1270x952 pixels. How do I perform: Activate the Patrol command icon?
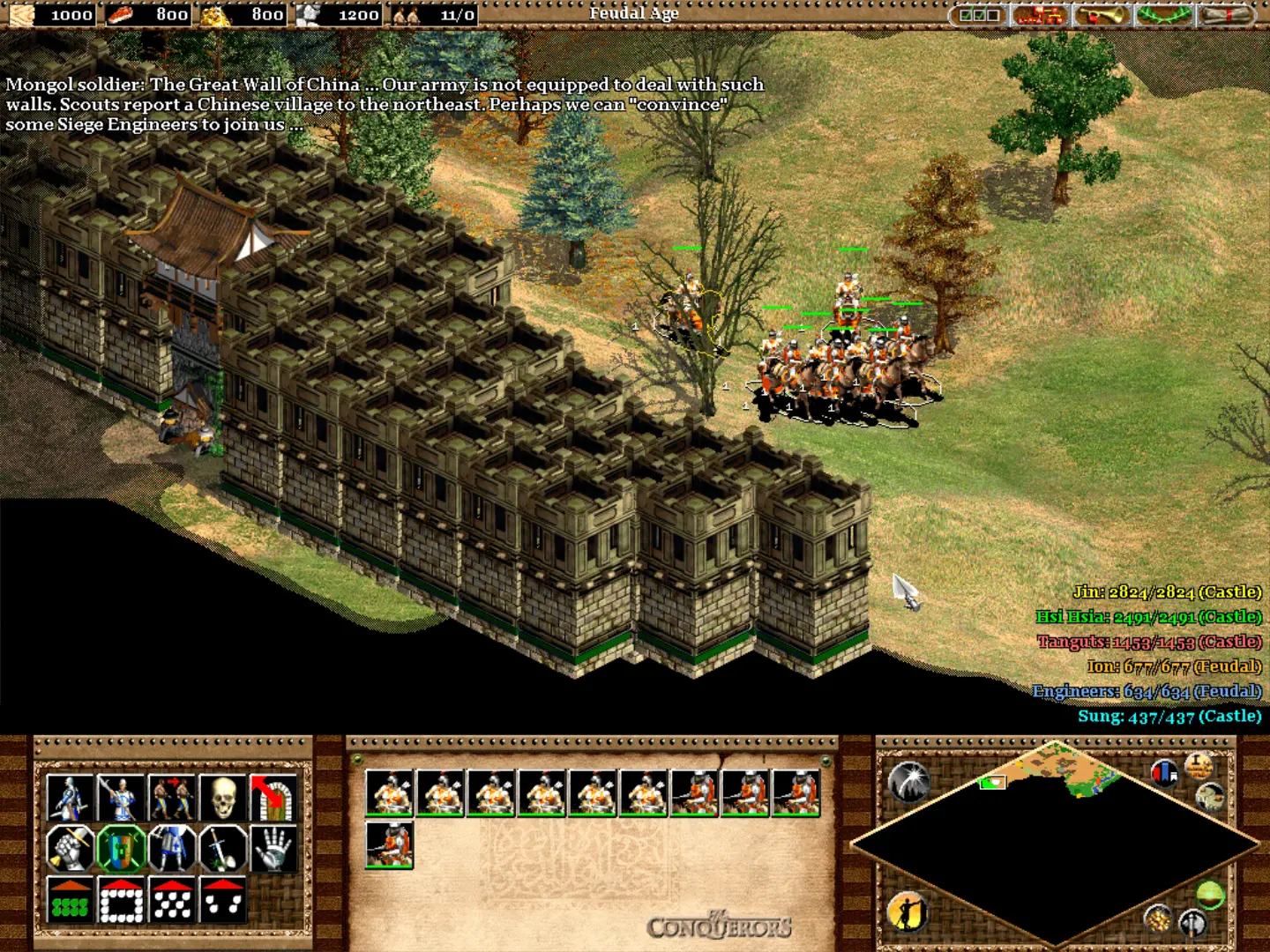click(x=70, y=798)
